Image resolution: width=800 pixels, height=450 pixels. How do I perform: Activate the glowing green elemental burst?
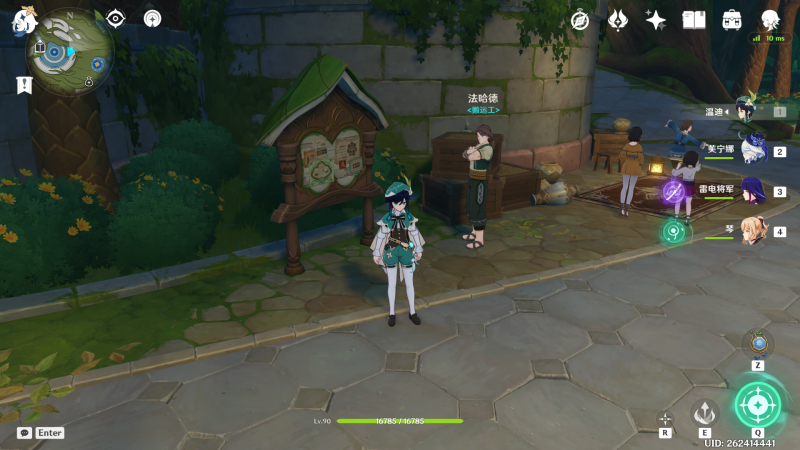[x=759, y=404]
